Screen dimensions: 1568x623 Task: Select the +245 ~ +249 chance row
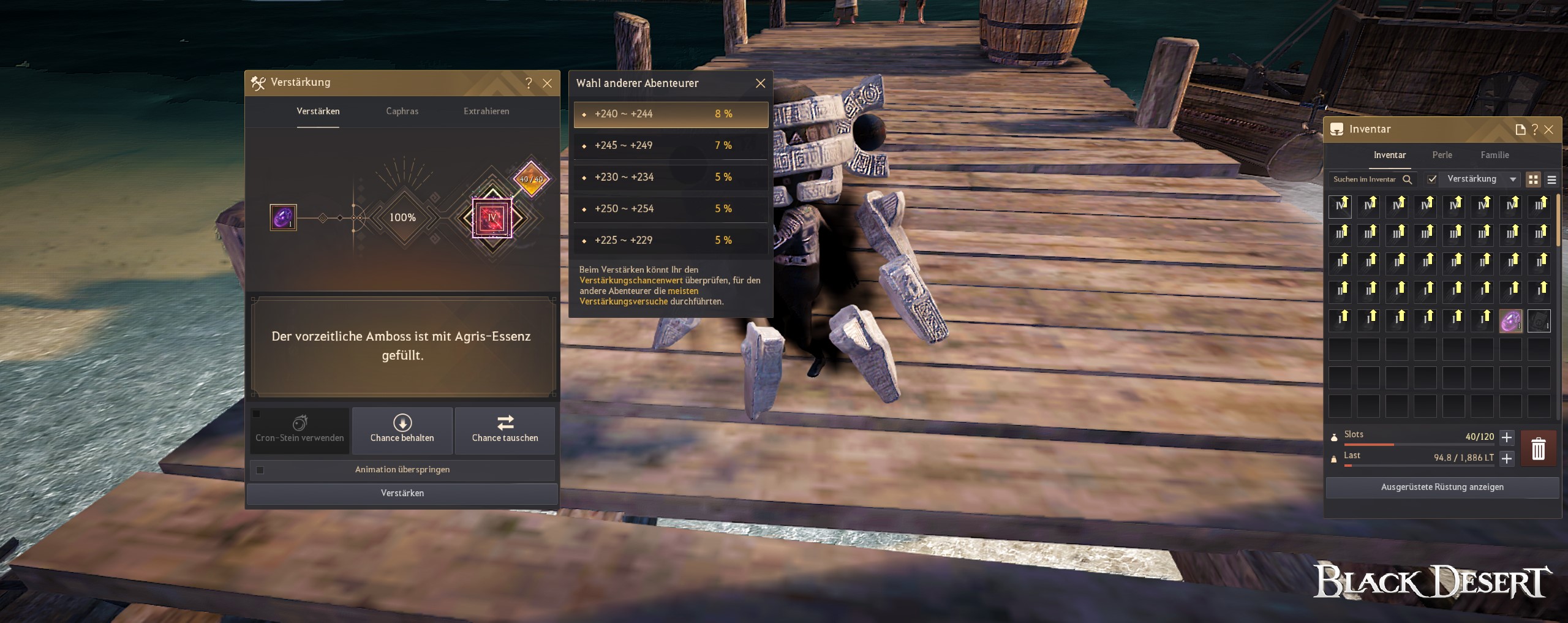tap(671, 146)
